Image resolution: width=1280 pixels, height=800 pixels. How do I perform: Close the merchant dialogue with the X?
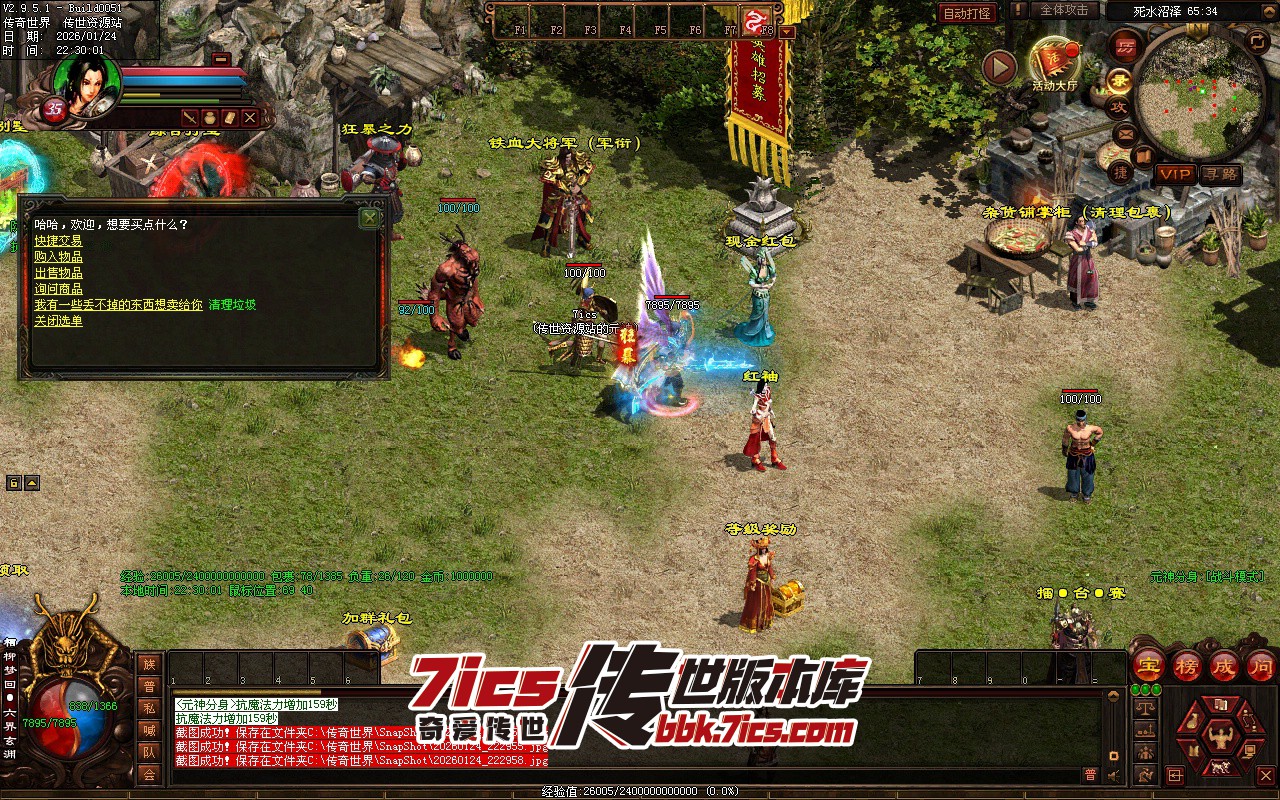pos(370,217)
